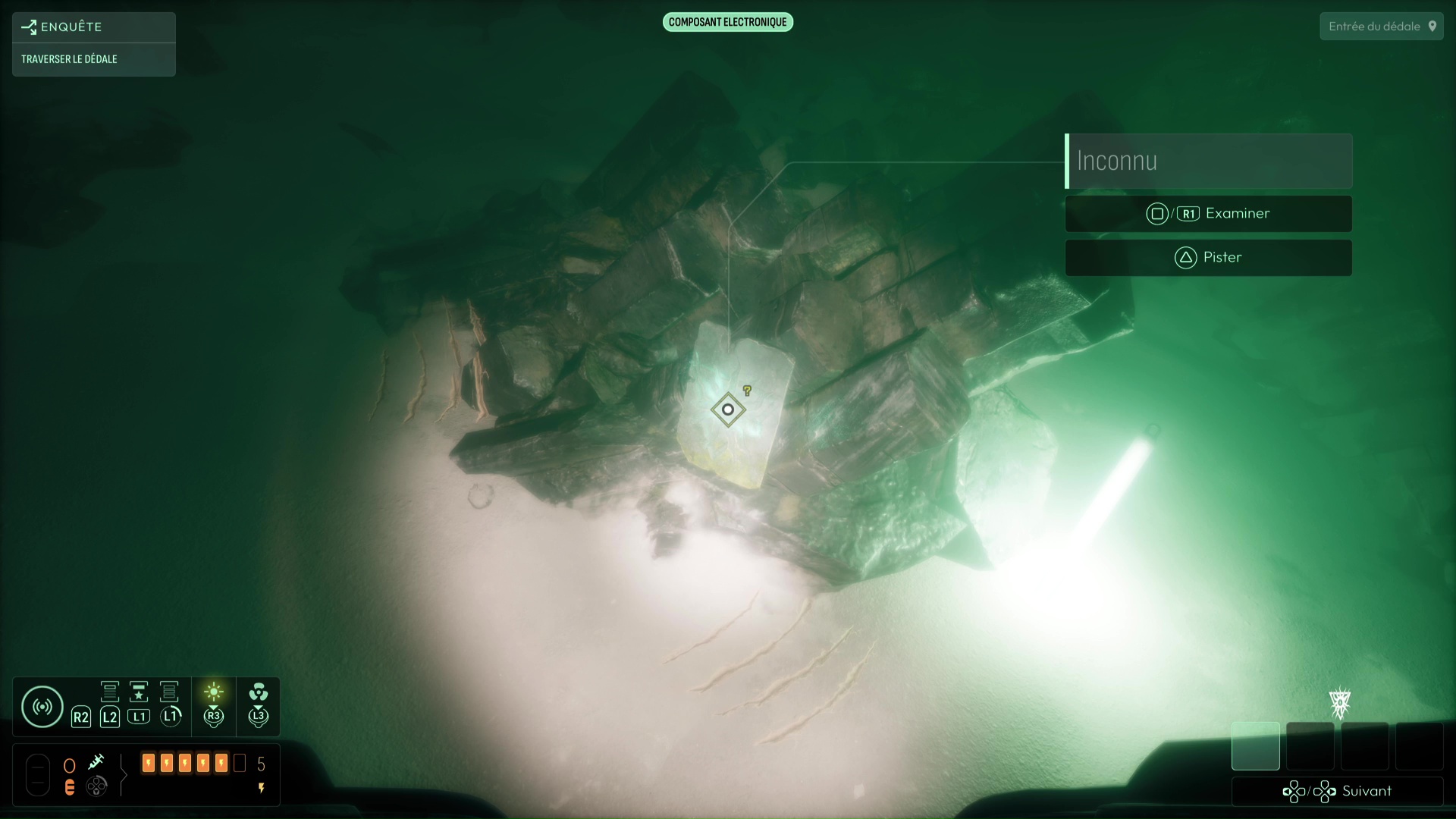
Task: Expand the question mark unknown marker
Action: tap(748, 390)
